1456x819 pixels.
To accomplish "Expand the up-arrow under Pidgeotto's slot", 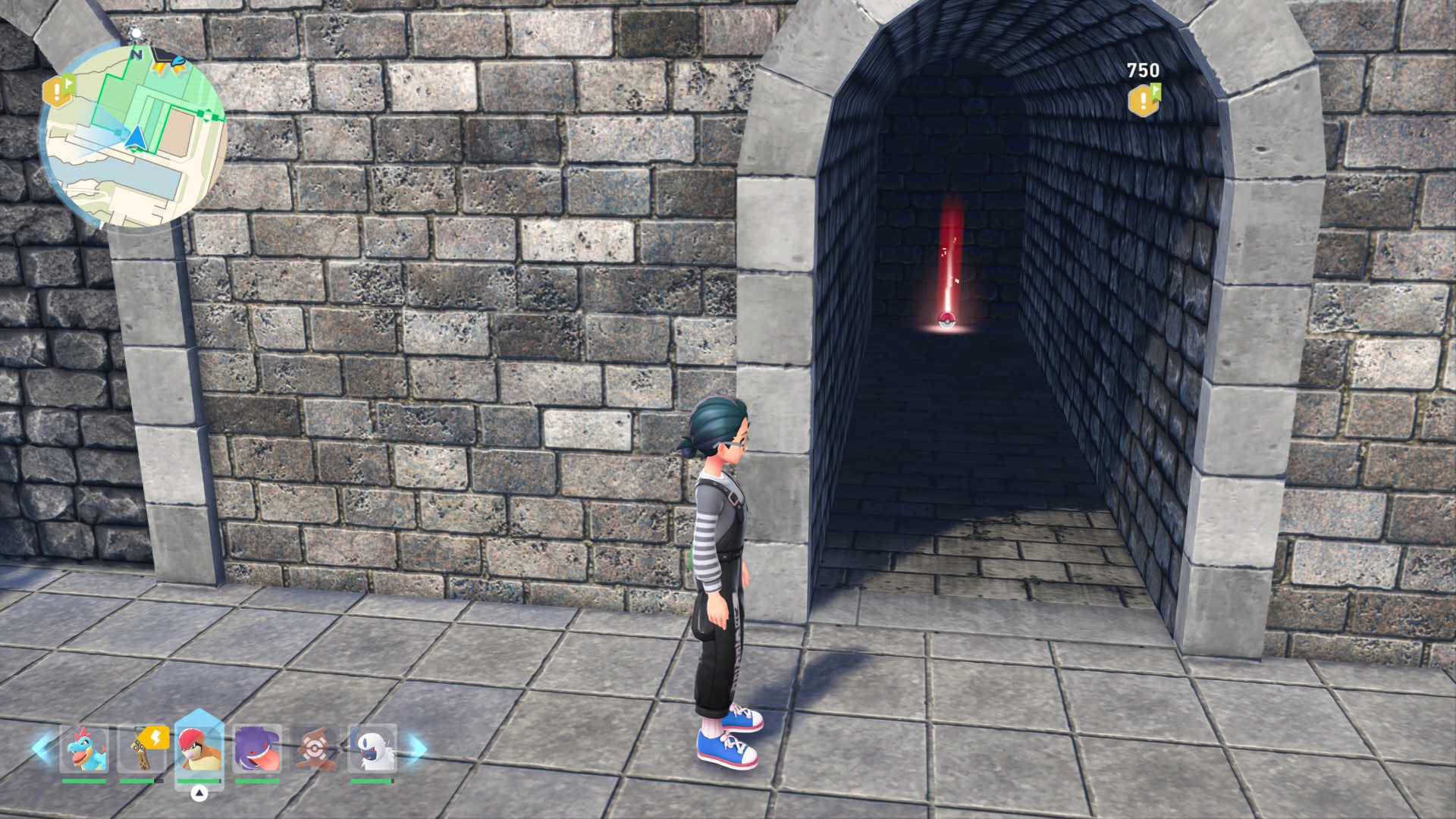I will (199, 792).
